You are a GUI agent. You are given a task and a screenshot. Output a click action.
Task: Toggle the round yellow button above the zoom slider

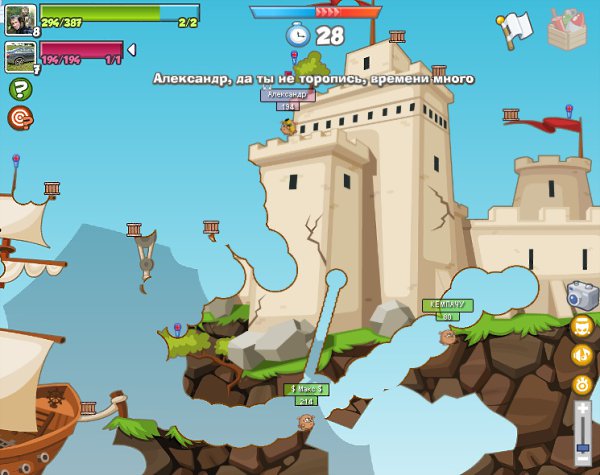click(583, 384)
